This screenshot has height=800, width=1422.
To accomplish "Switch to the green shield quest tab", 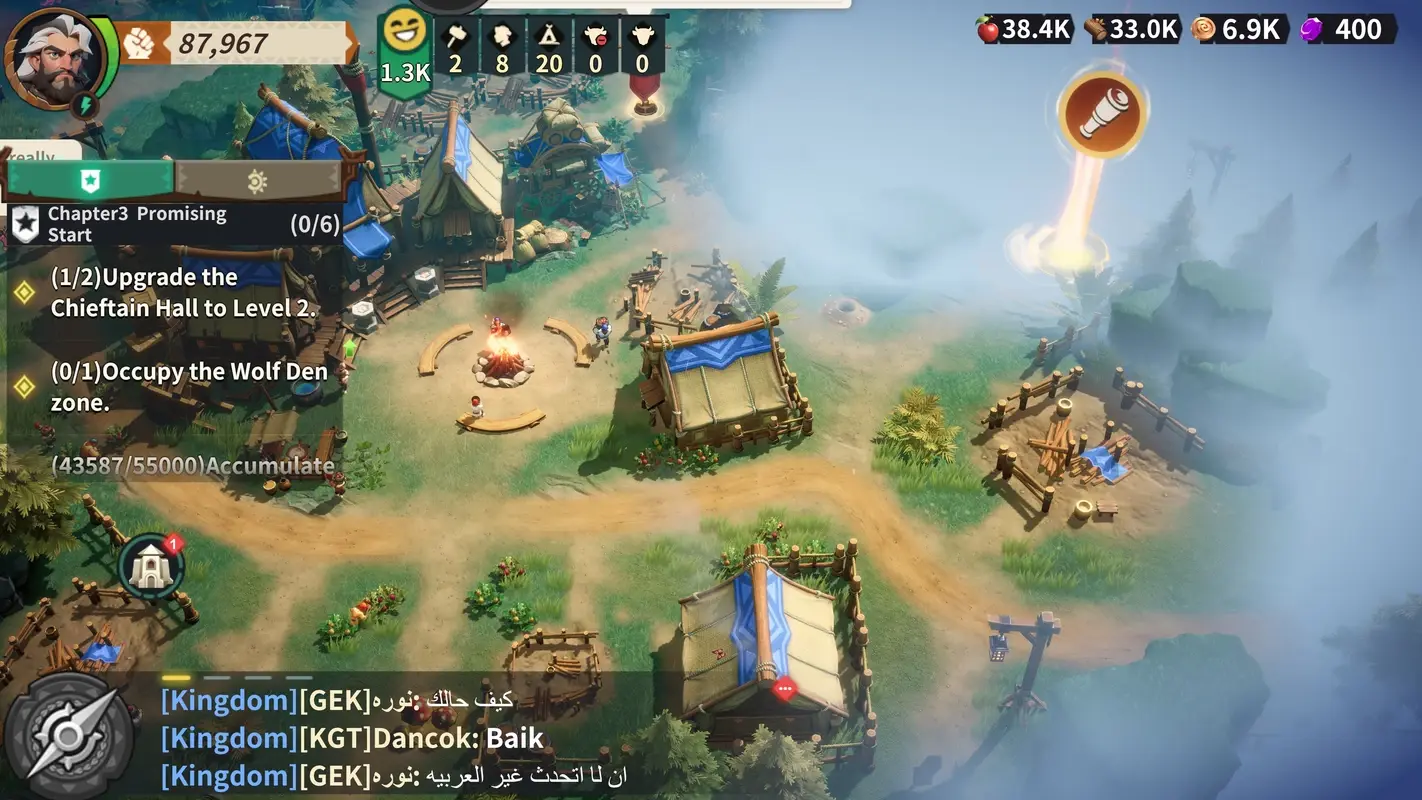I will pyautogui.click(x=90, y=182).
